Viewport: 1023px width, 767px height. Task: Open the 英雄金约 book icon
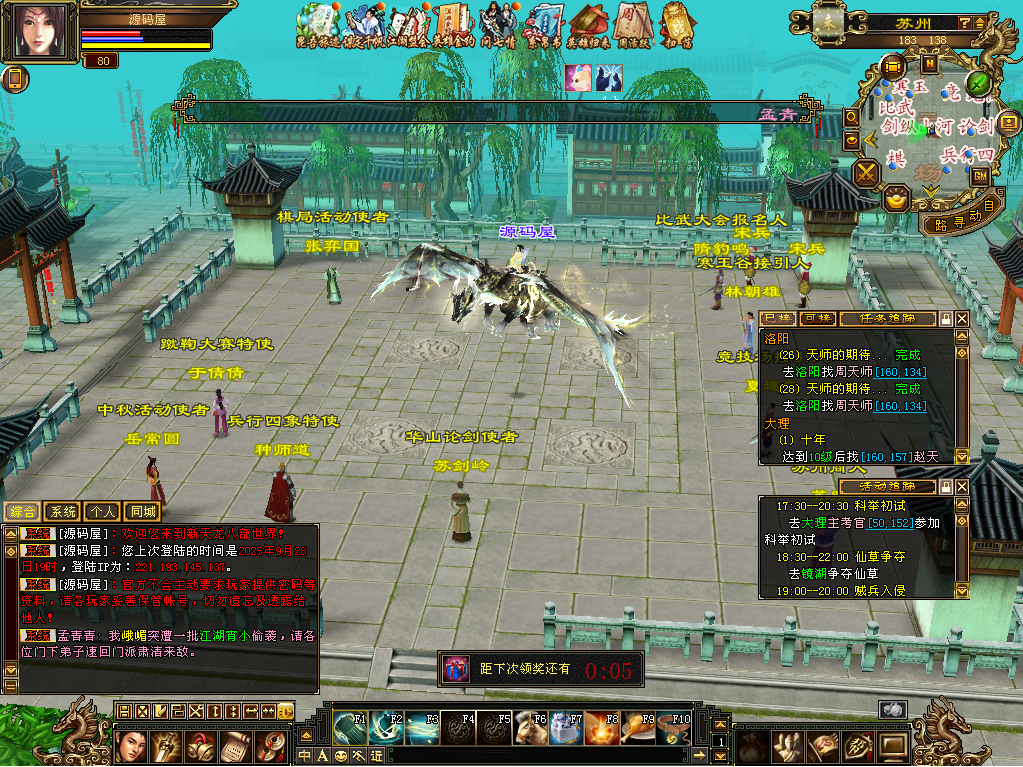tap(453, 23)
